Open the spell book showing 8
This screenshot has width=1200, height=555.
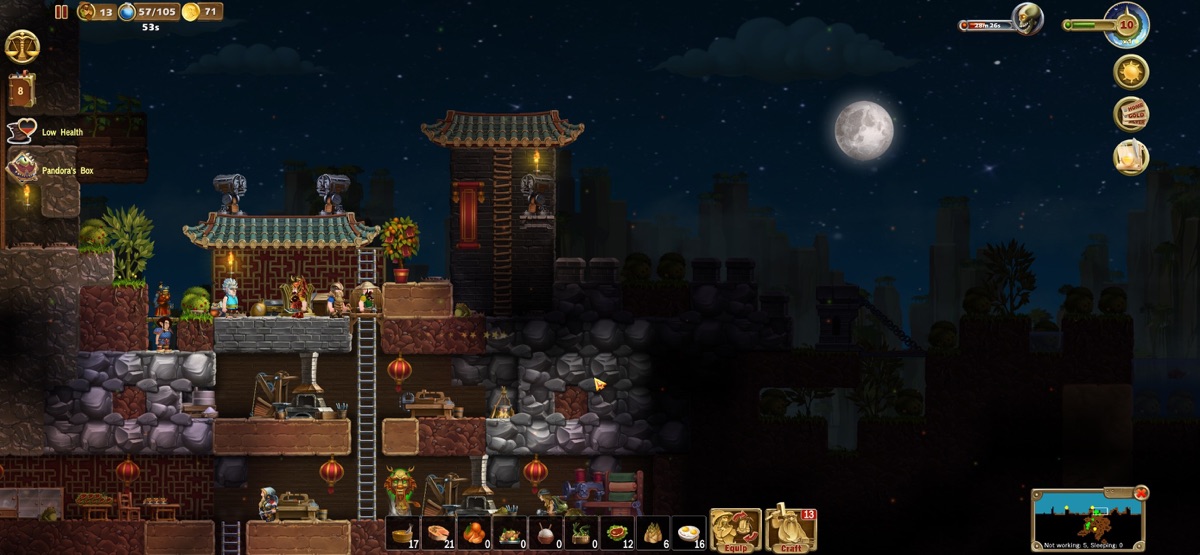[x=21, y=90]
